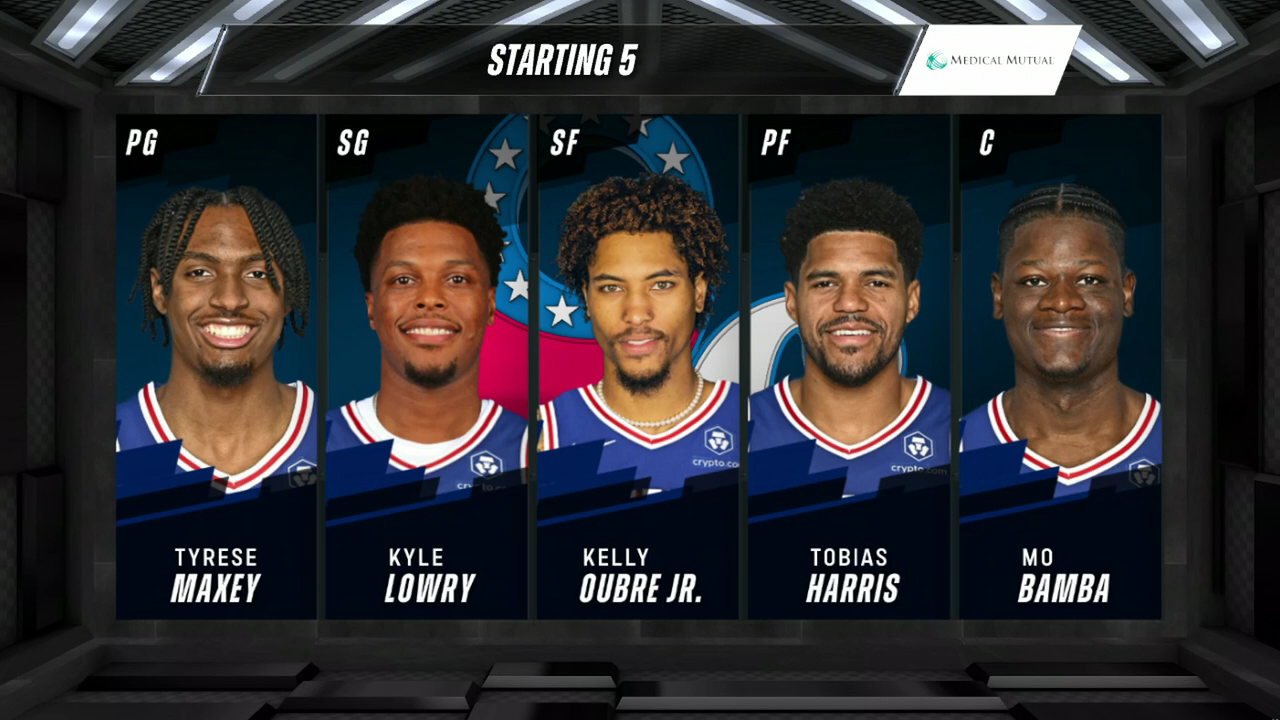Choose Kyle Lowry's shooting guard card

tap(427, 366)
